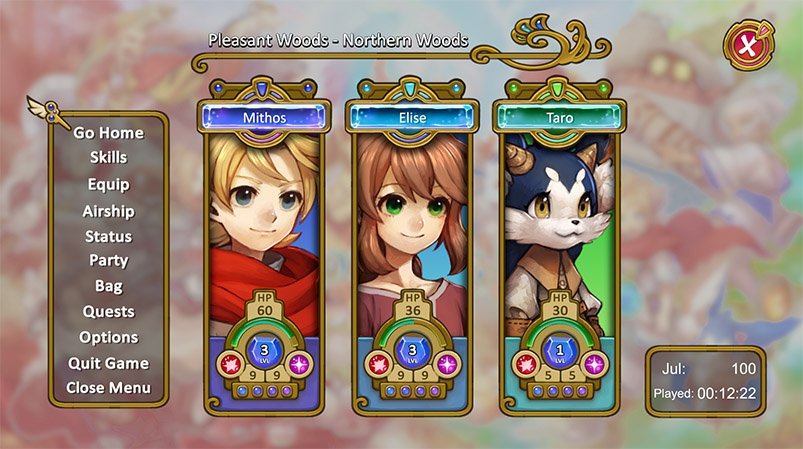Select Mithos character card
803x449 pixels.
tap(264, 220)
